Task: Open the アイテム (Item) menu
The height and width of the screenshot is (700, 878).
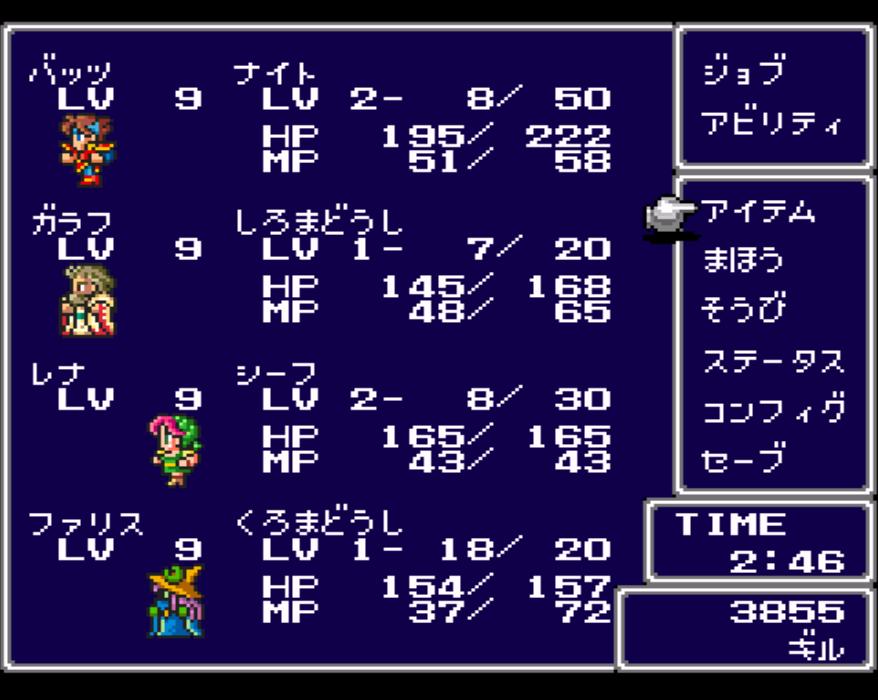Action: (x=757, y=211)
